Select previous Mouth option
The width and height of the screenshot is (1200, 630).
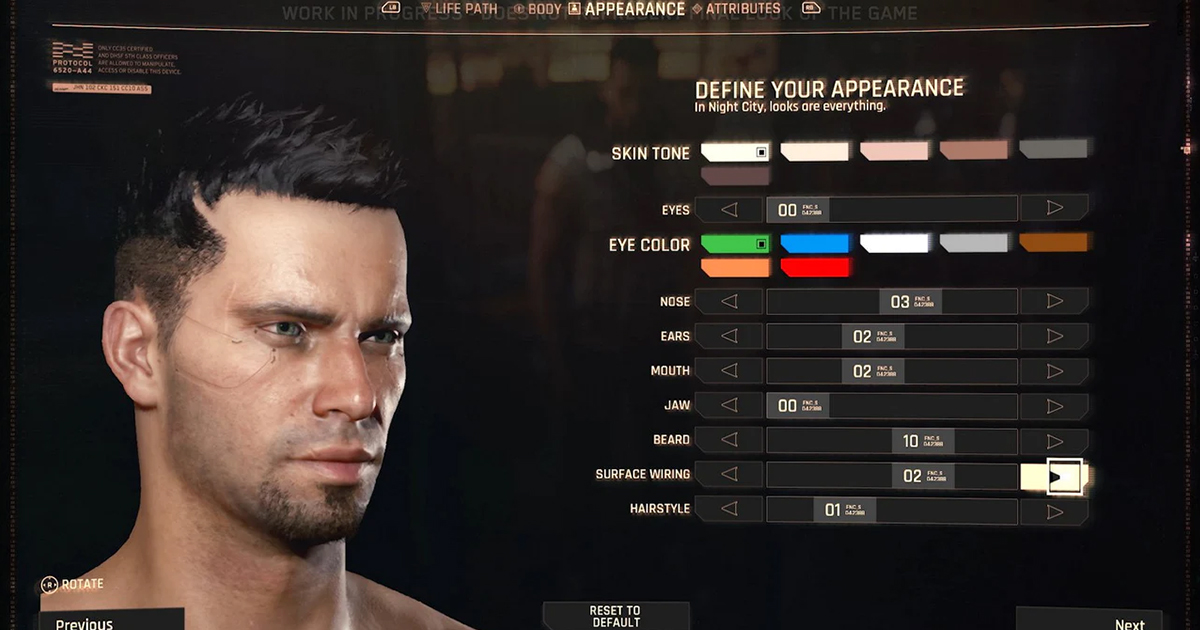729,371
